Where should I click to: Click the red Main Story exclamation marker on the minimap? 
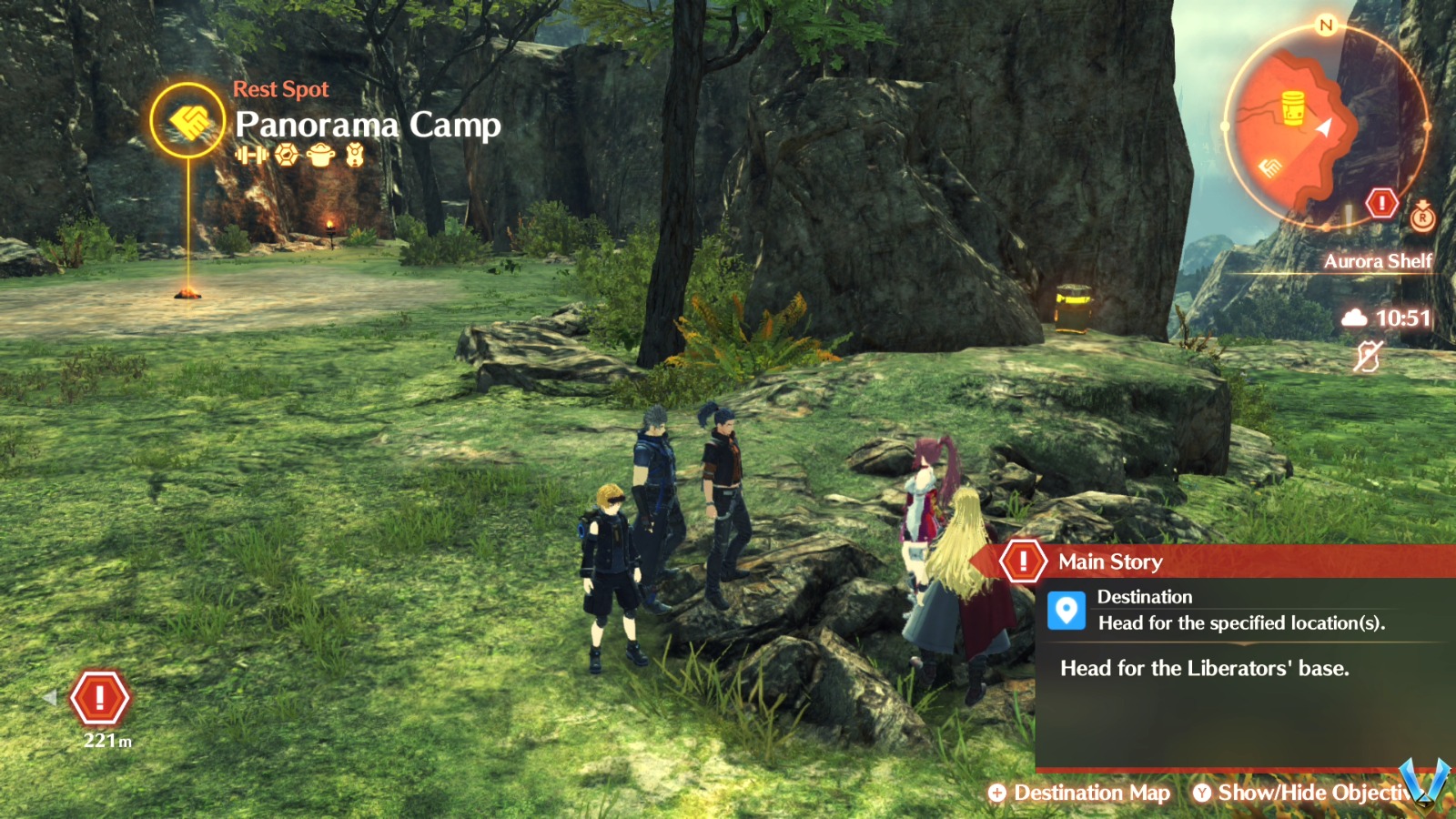(x=1381, y=202)
